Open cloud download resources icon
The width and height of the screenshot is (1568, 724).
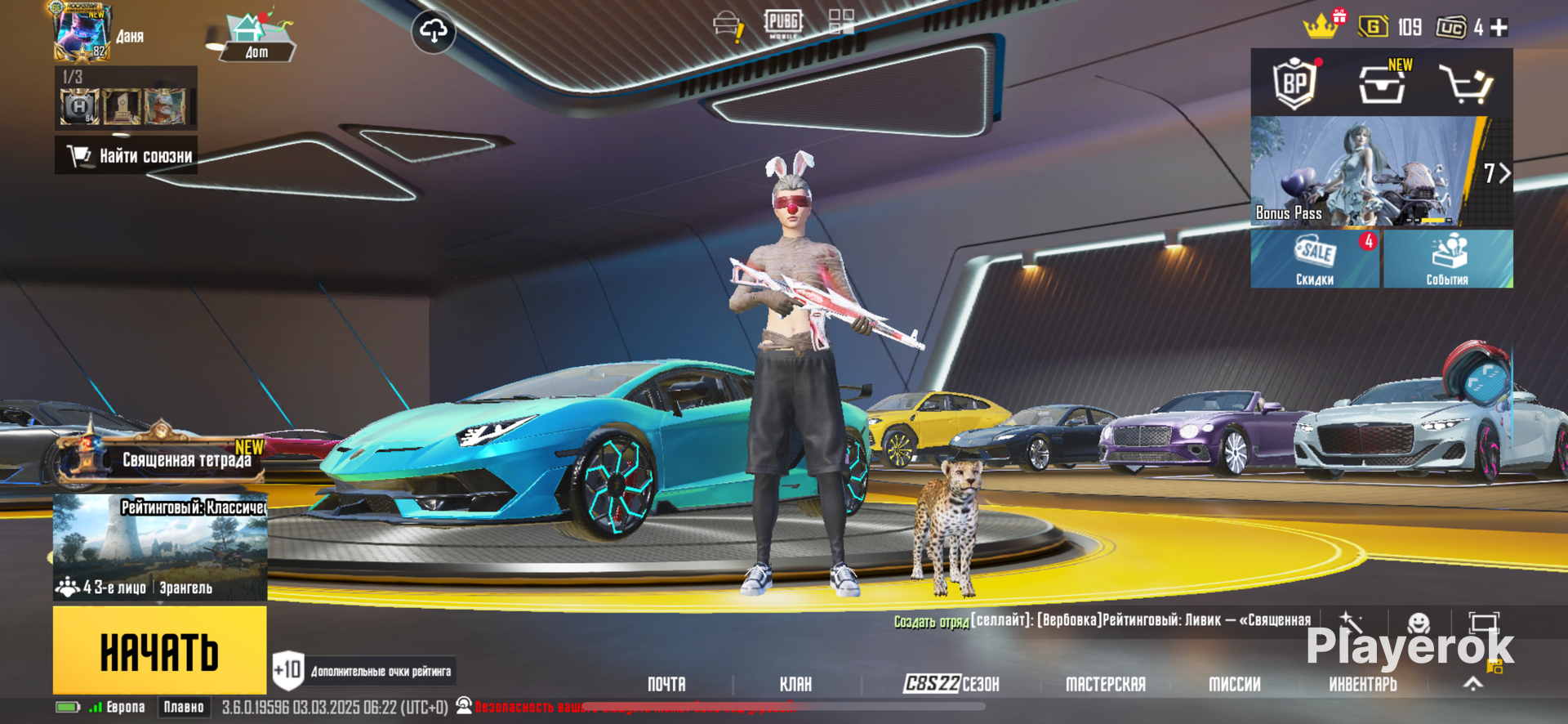coord(433,32)
